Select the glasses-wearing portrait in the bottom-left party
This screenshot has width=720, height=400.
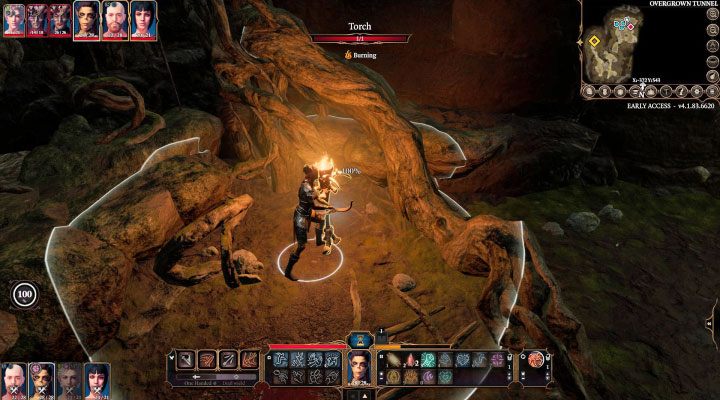42,380
